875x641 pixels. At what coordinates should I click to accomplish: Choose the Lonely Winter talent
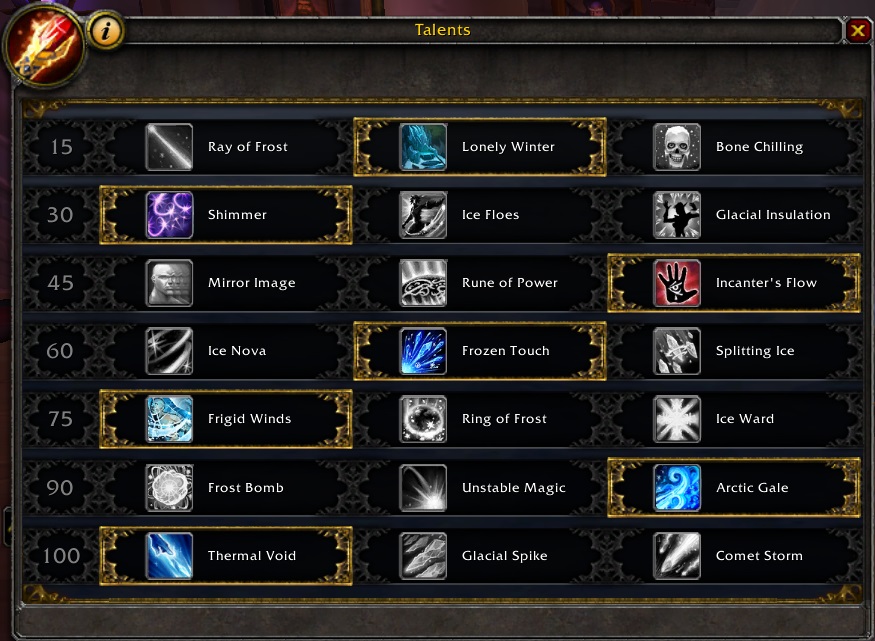[424, 147]
